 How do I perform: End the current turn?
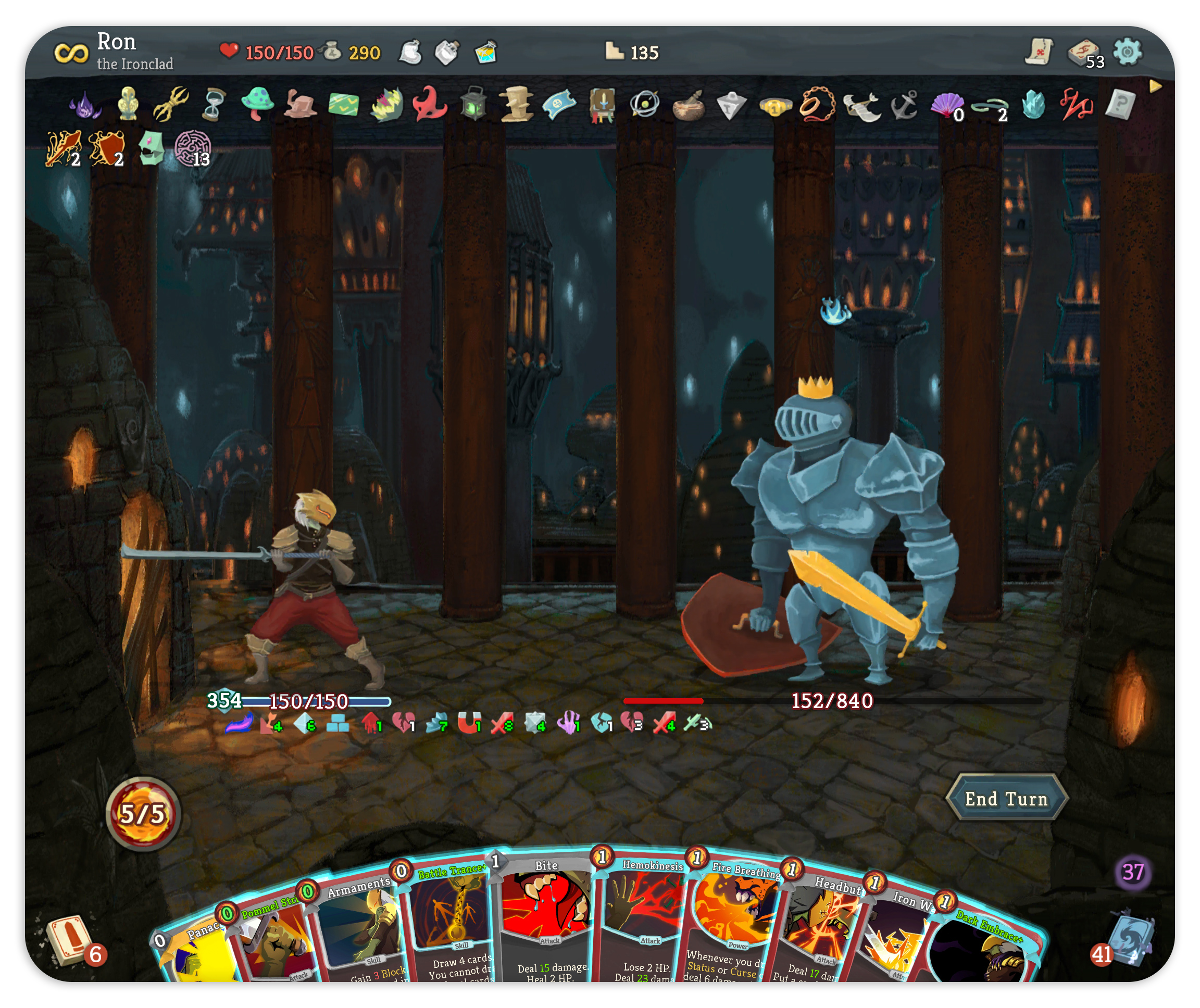click(1006, 798)
